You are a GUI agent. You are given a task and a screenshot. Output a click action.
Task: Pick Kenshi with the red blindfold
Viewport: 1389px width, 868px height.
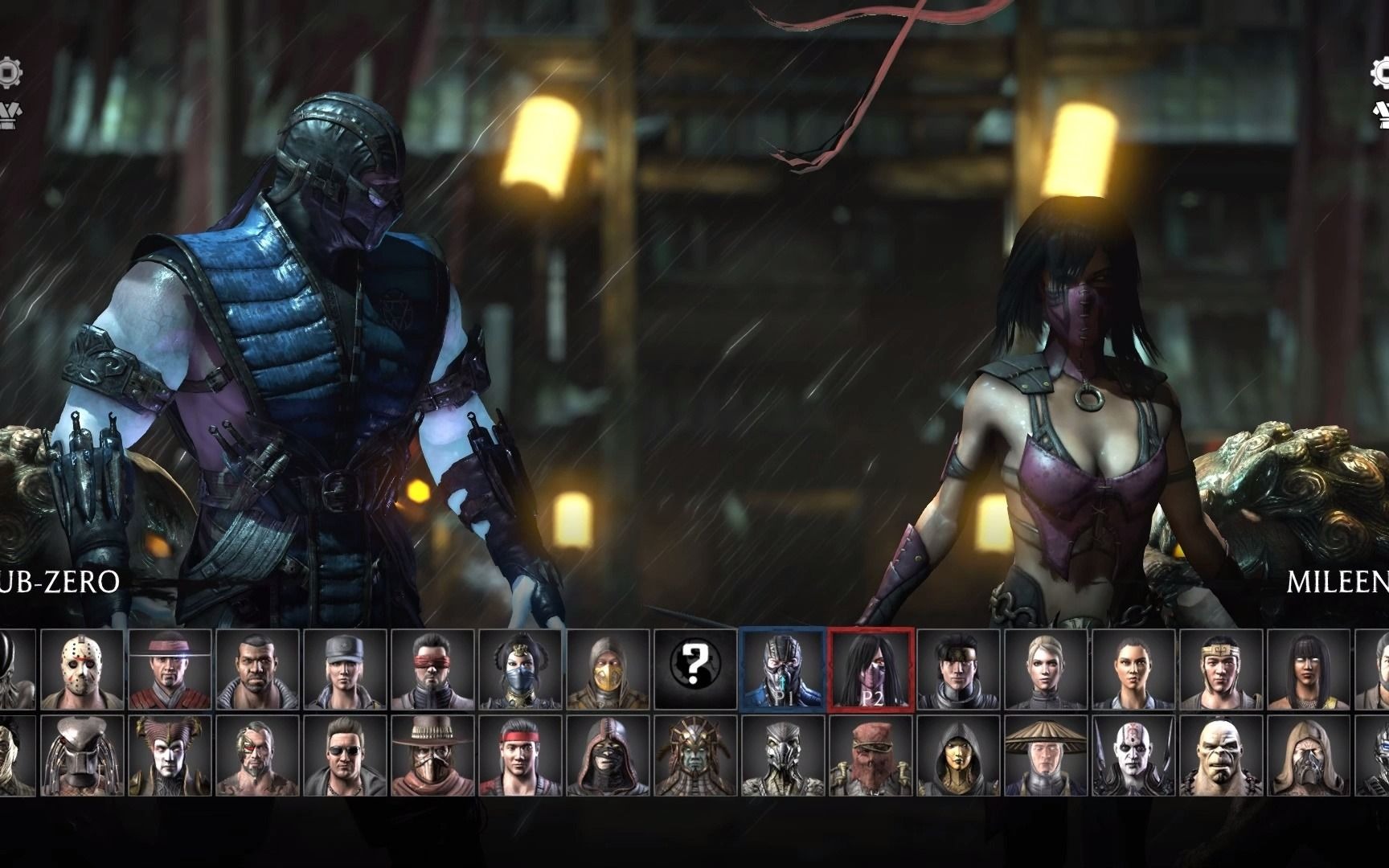tap(433, 669)
